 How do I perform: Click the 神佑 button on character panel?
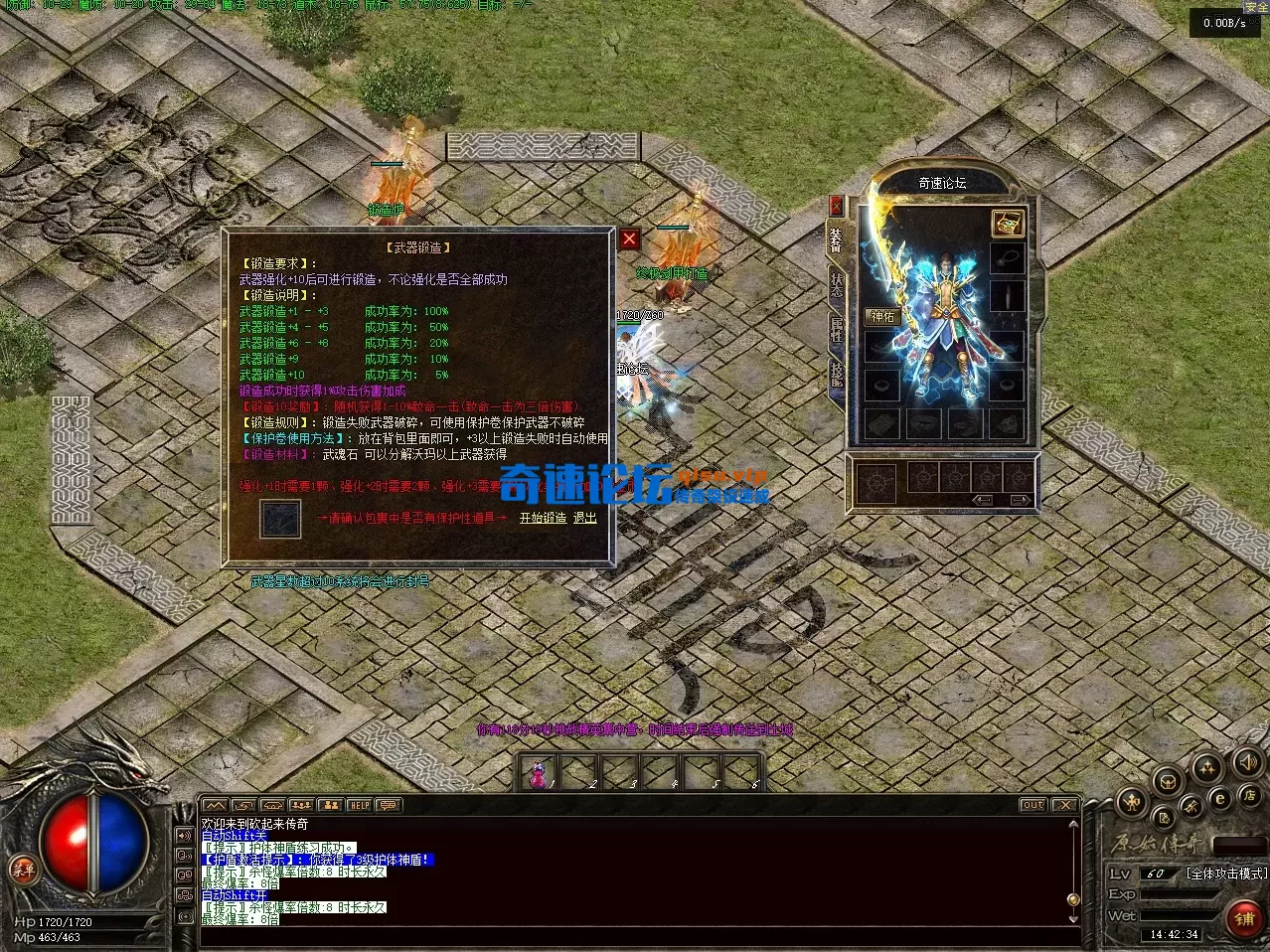(x=882, y=316)
